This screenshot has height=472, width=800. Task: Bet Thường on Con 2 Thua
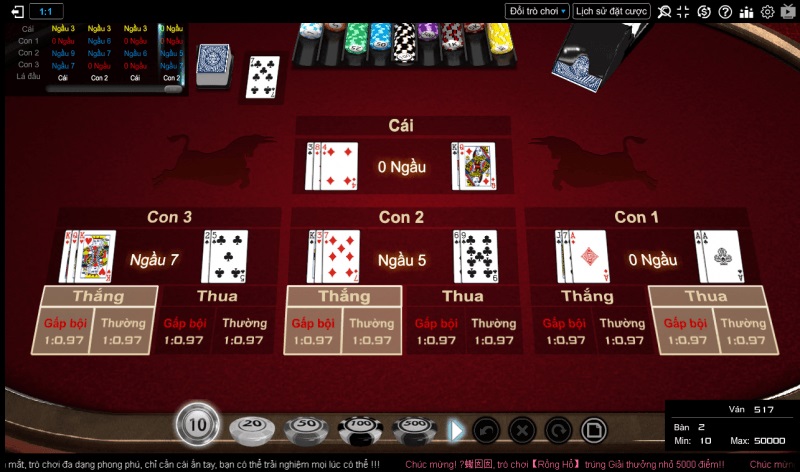(493, 331)
